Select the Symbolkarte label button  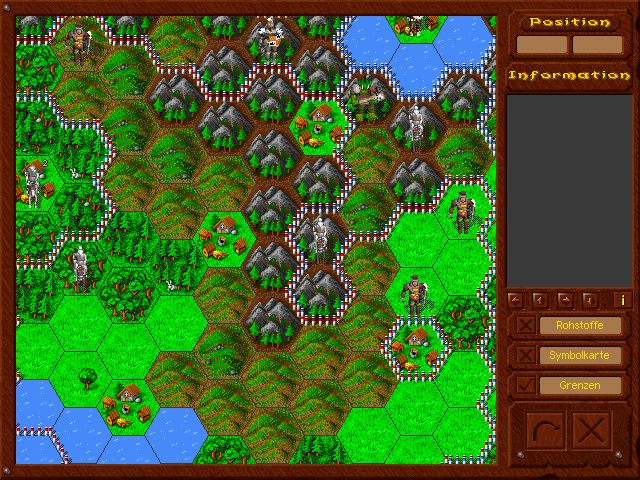(580, 356)
